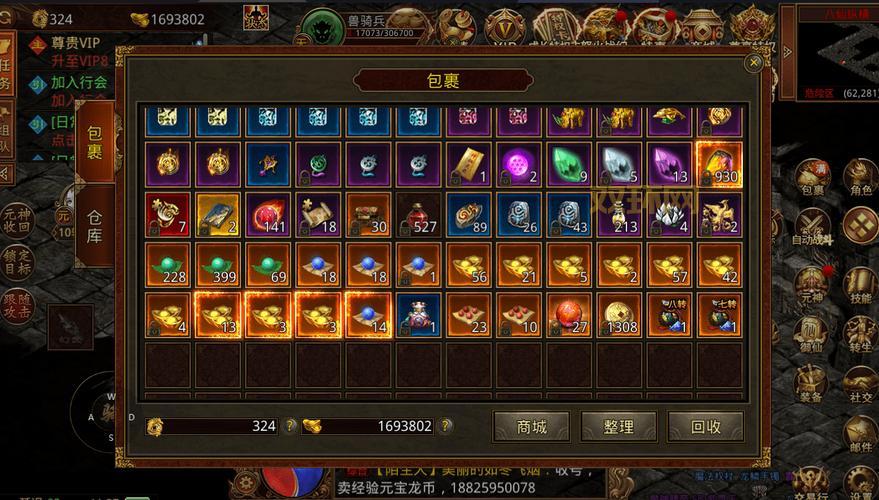Screen dimensions: 879x500
Task: Click the 回收 recycle button
Action: coord(706,427)
